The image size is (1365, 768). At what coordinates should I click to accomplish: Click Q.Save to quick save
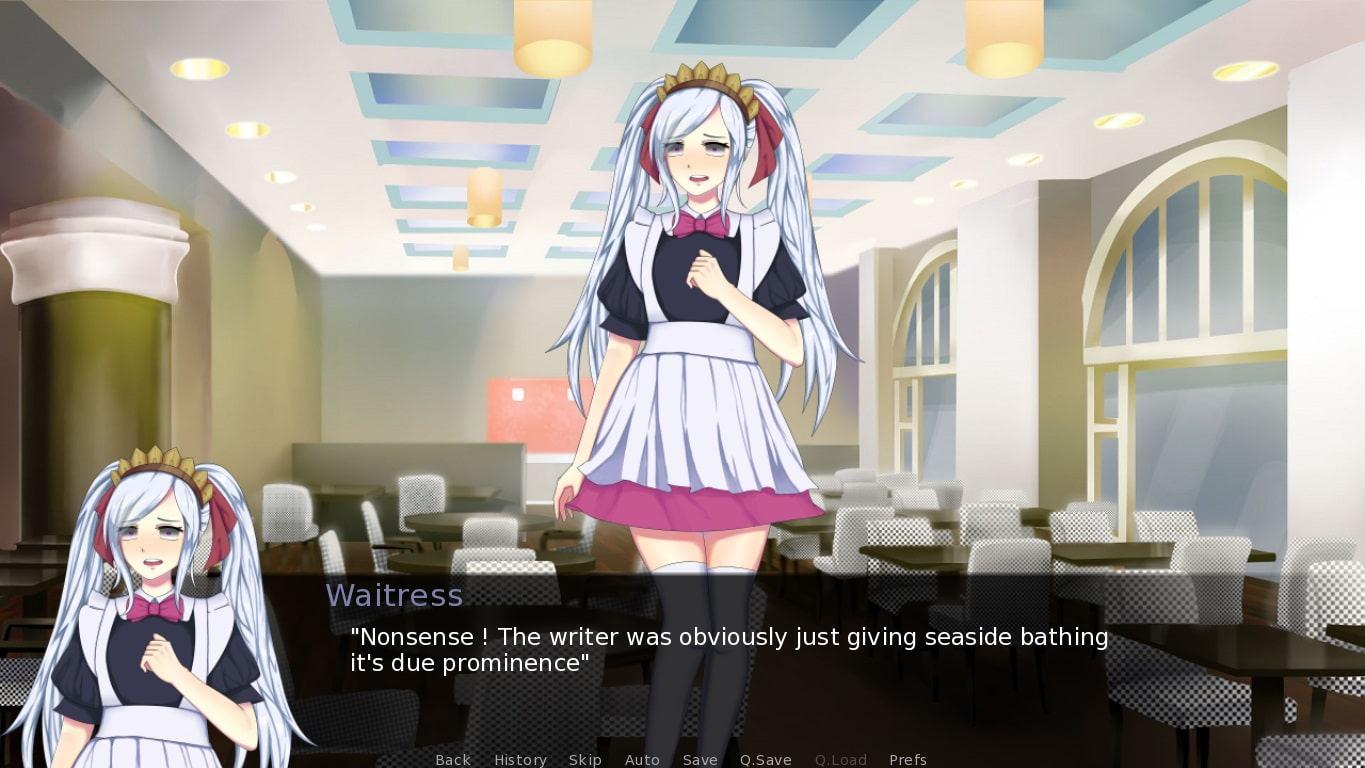coord(765,760)
